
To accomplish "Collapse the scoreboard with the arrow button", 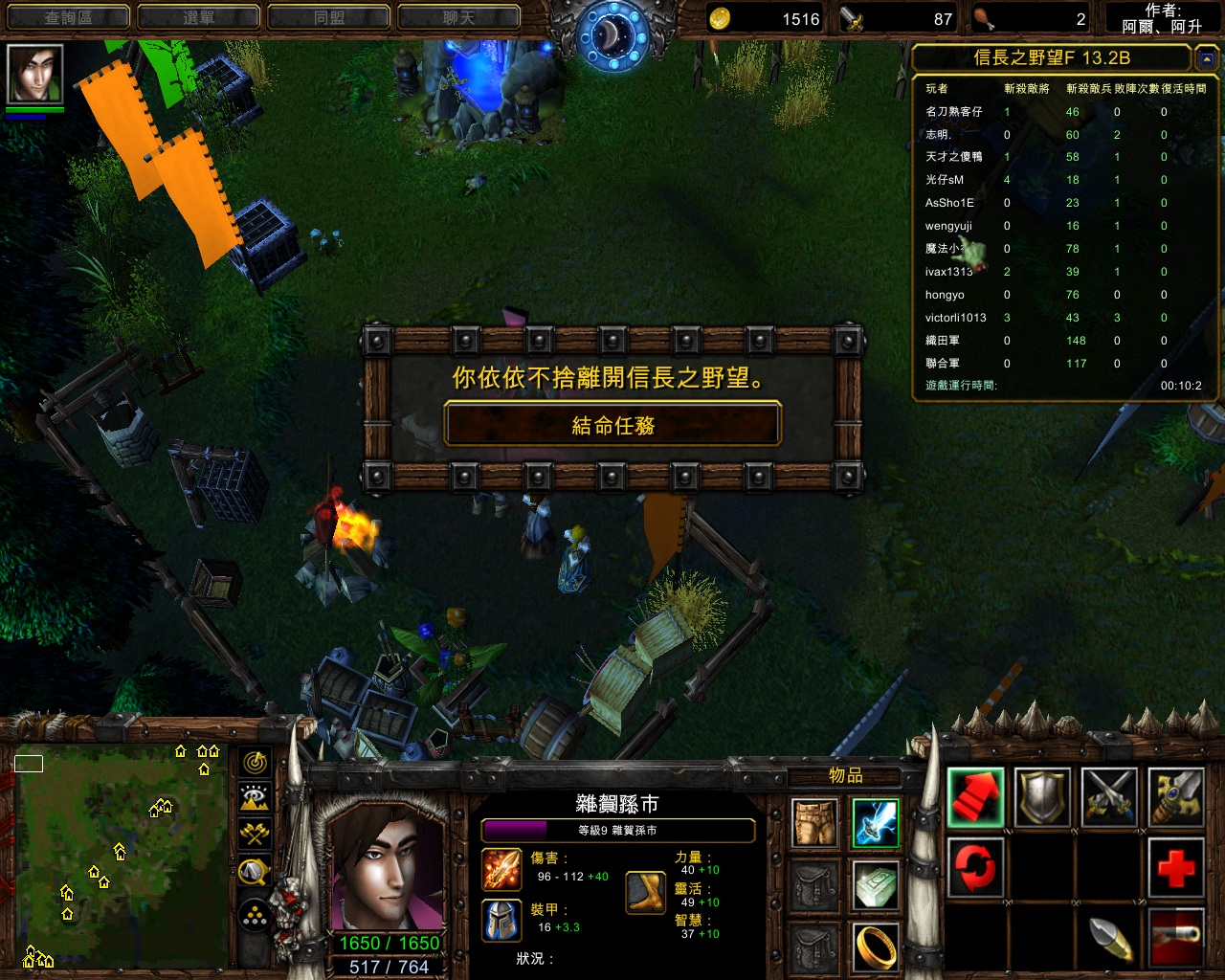I will 1206,59.
